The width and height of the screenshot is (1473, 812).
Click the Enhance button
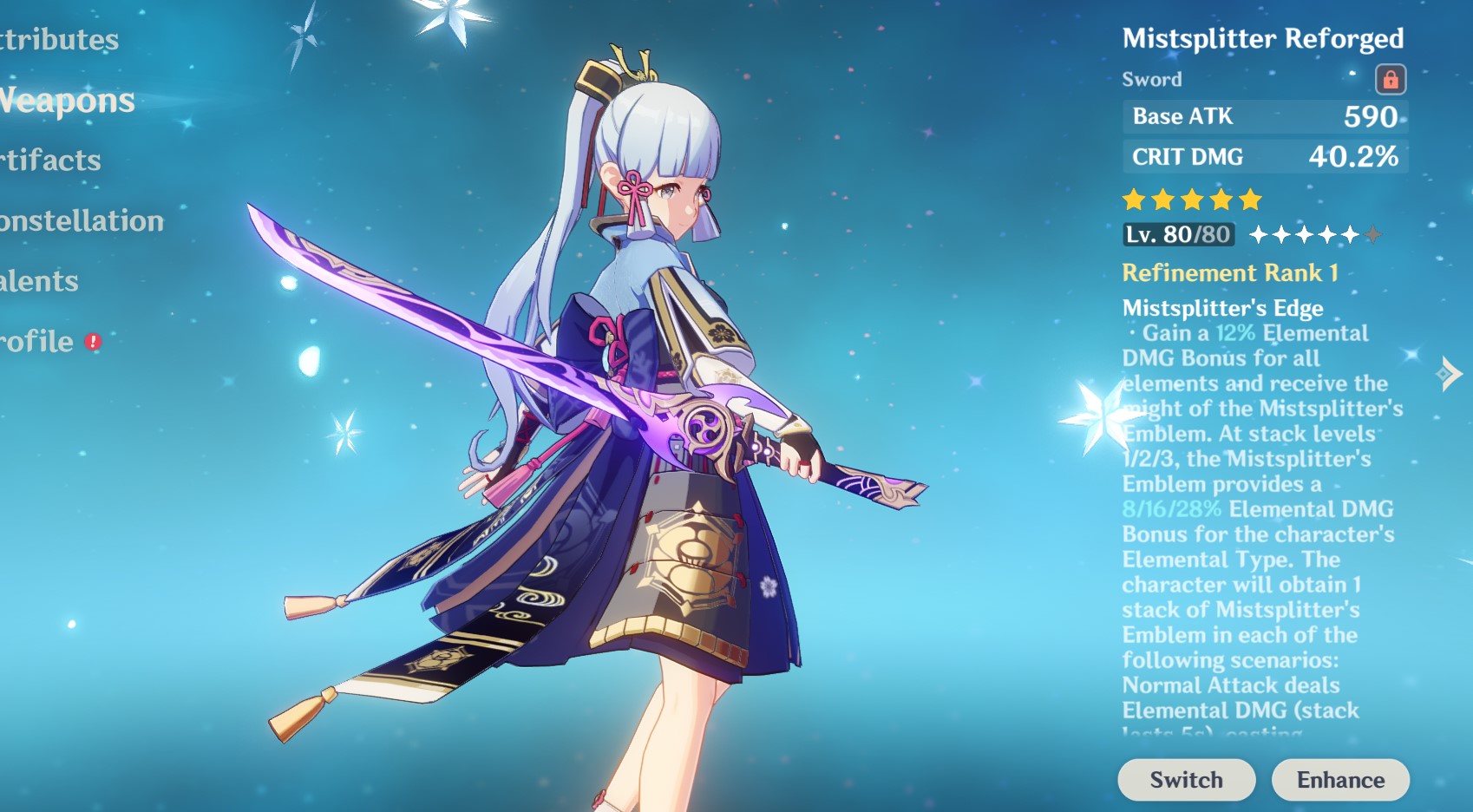pyautogui.click(x=1340, y=779)
